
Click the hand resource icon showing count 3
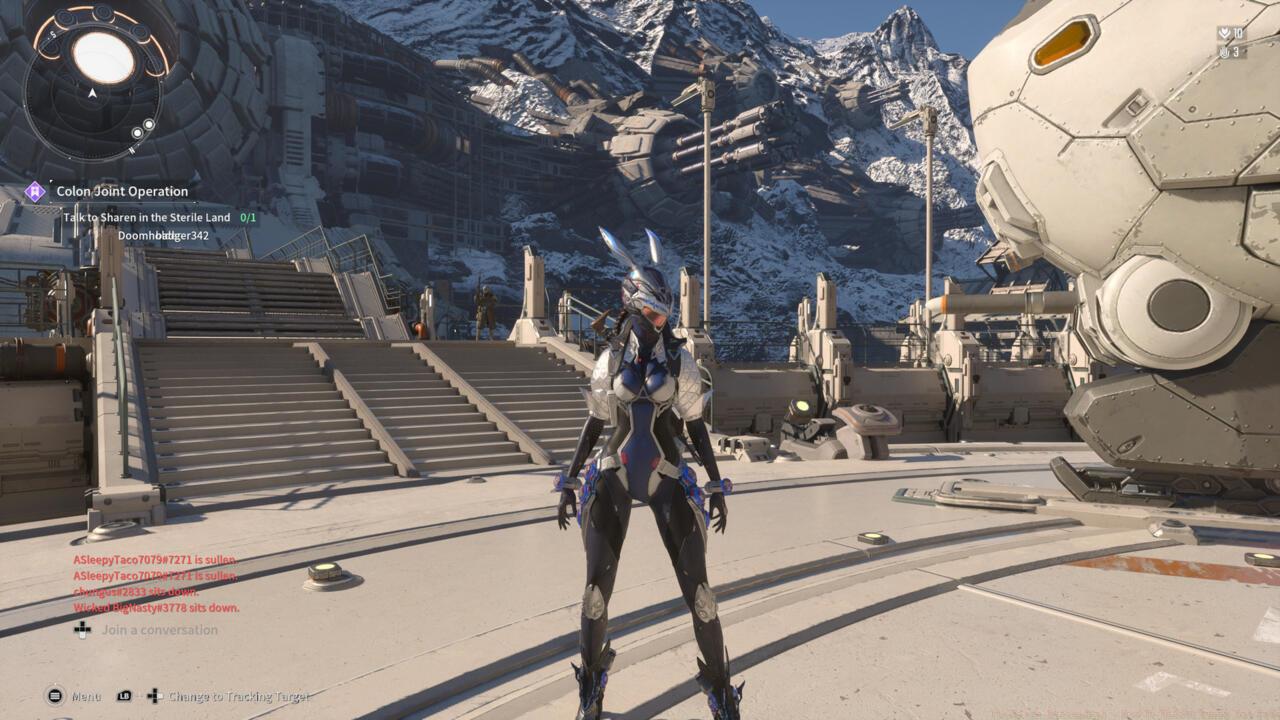pos(1224,52)
